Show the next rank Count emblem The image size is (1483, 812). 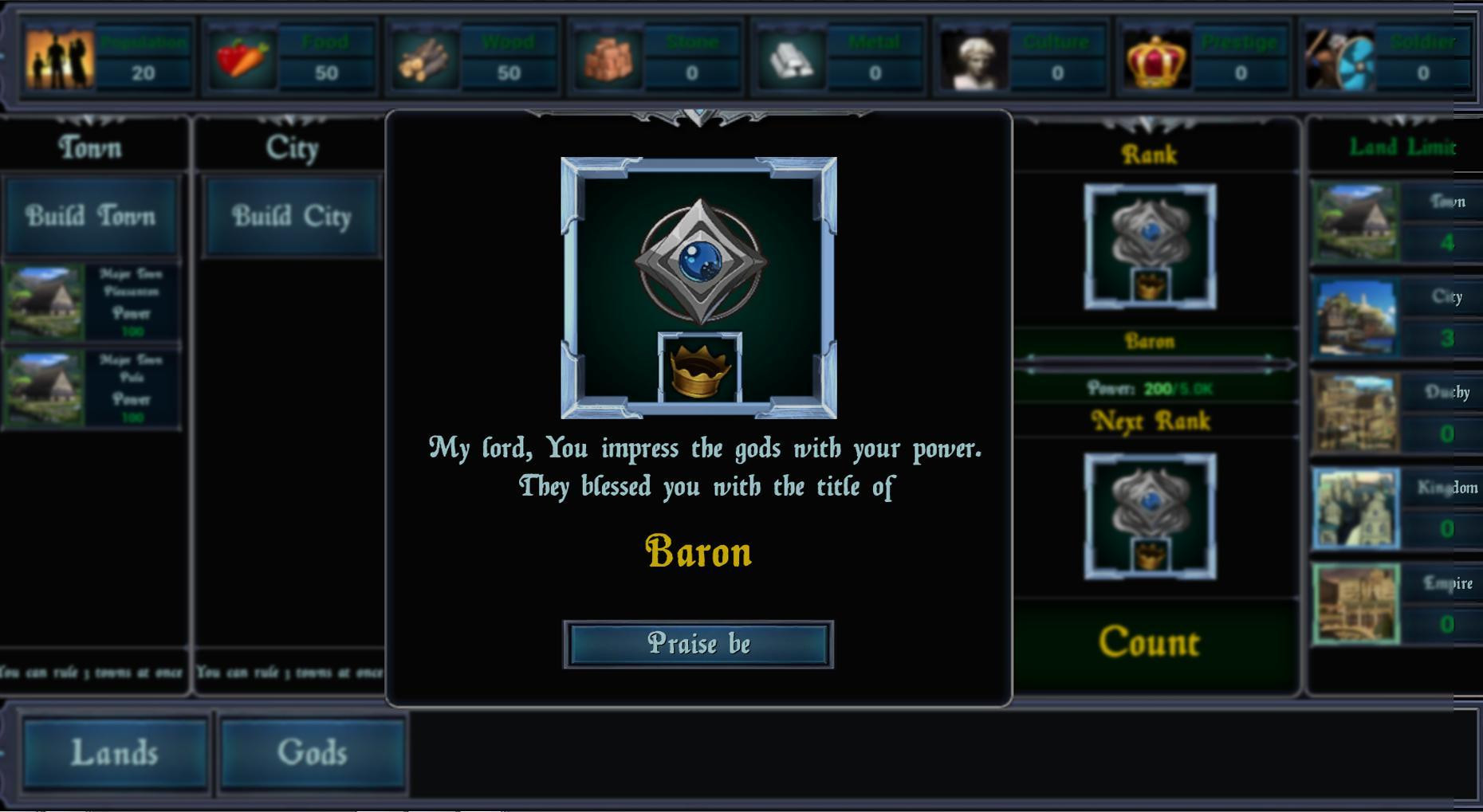(x=1150, y=516)
